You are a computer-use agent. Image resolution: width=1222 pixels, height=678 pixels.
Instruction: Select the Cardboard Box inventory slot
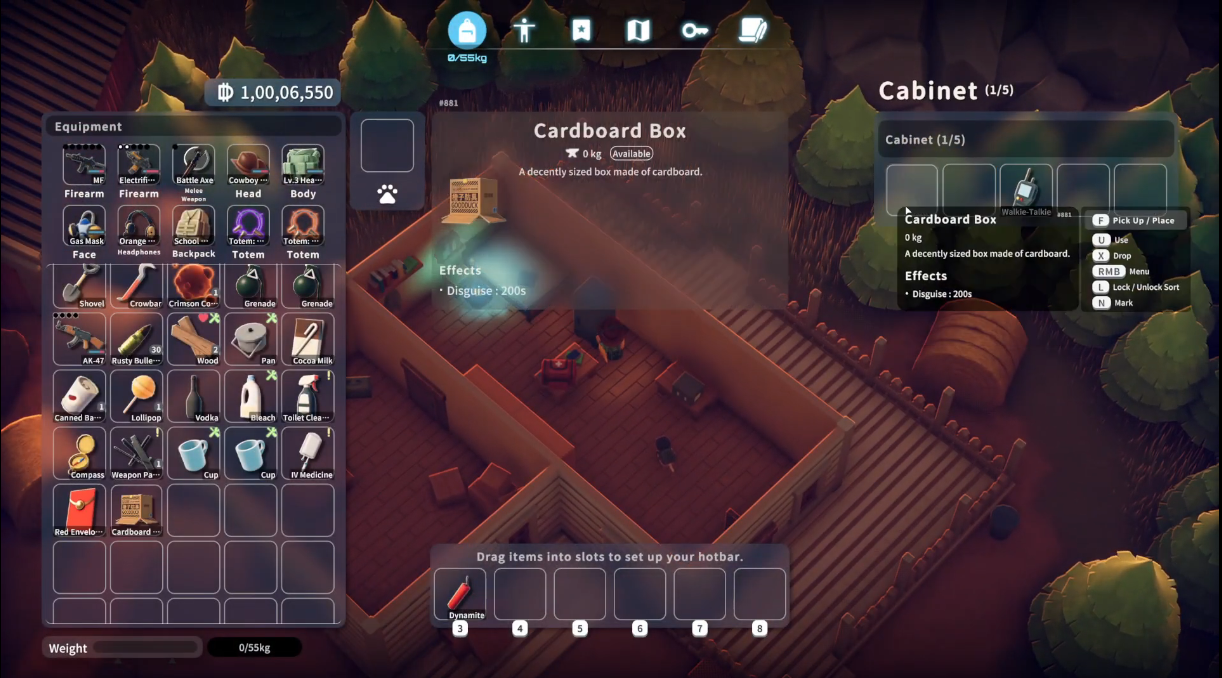(x=137, y=510)
